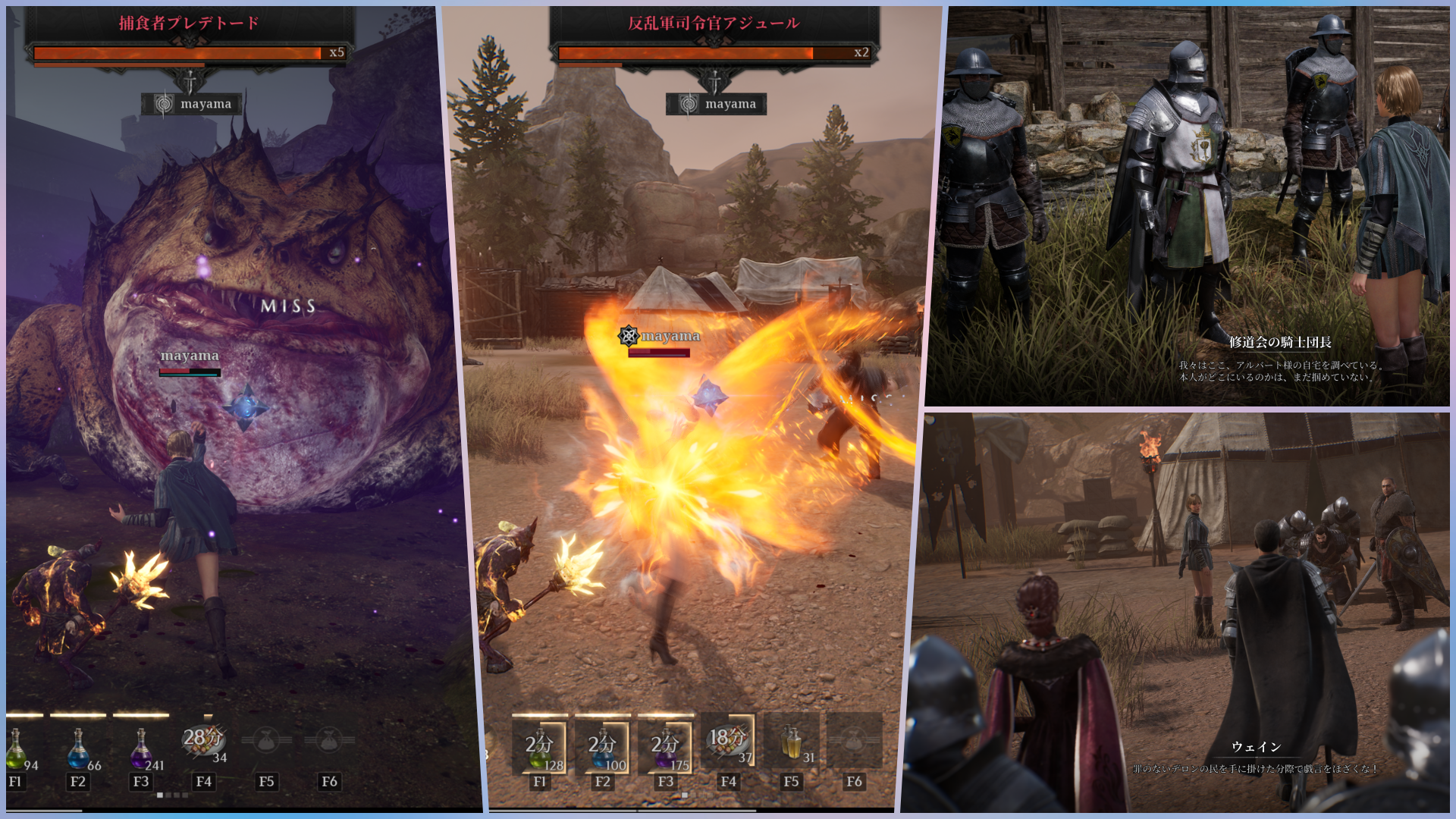The width and height of the screenshot is (1456, 819).
Task: Pick the purple potion with 175 count
Action: 666,745
